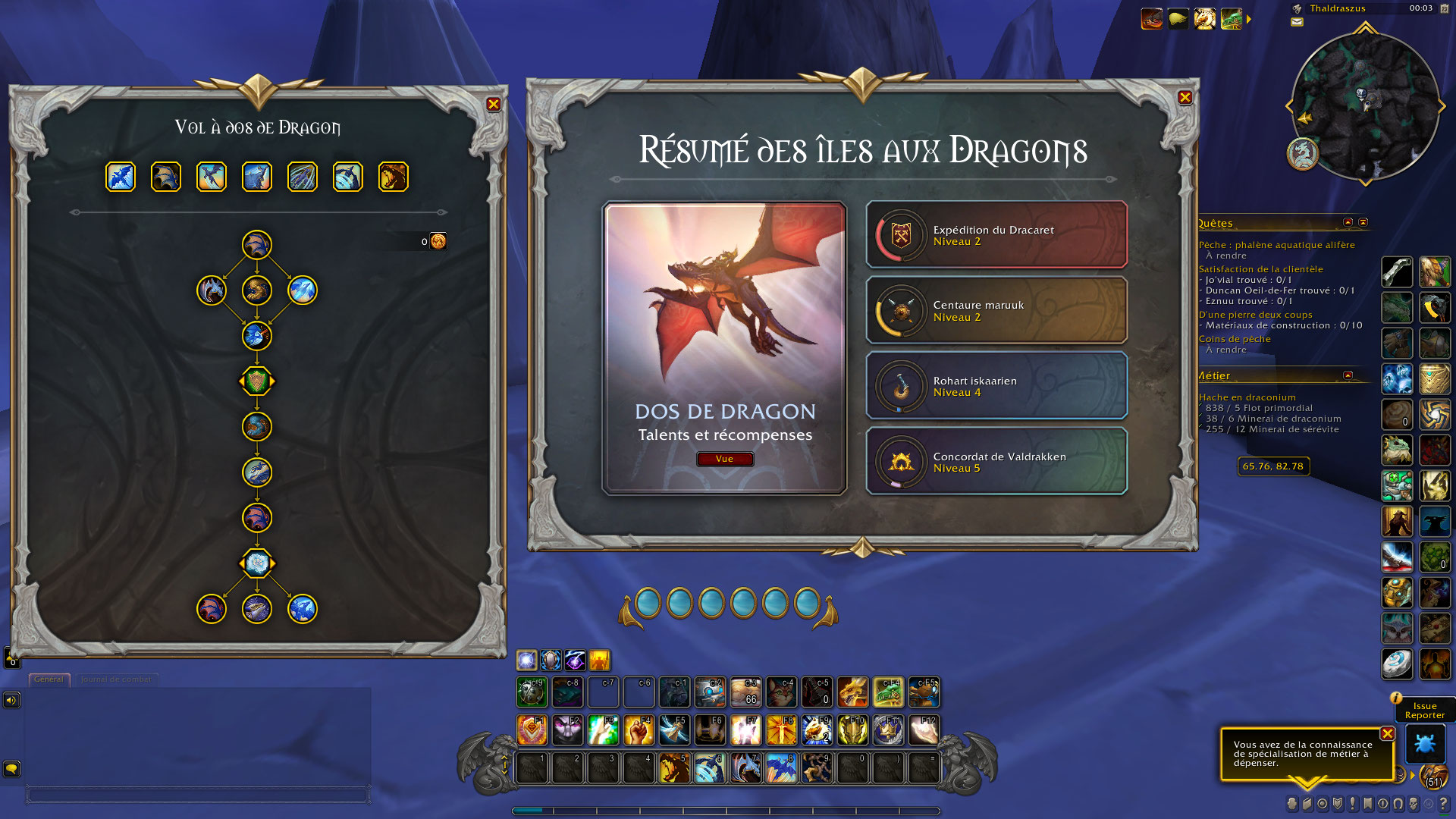The width and height of the screenshot is (1456, 819).
Task: Click the white rose talent node
Action: click(257, 563)
